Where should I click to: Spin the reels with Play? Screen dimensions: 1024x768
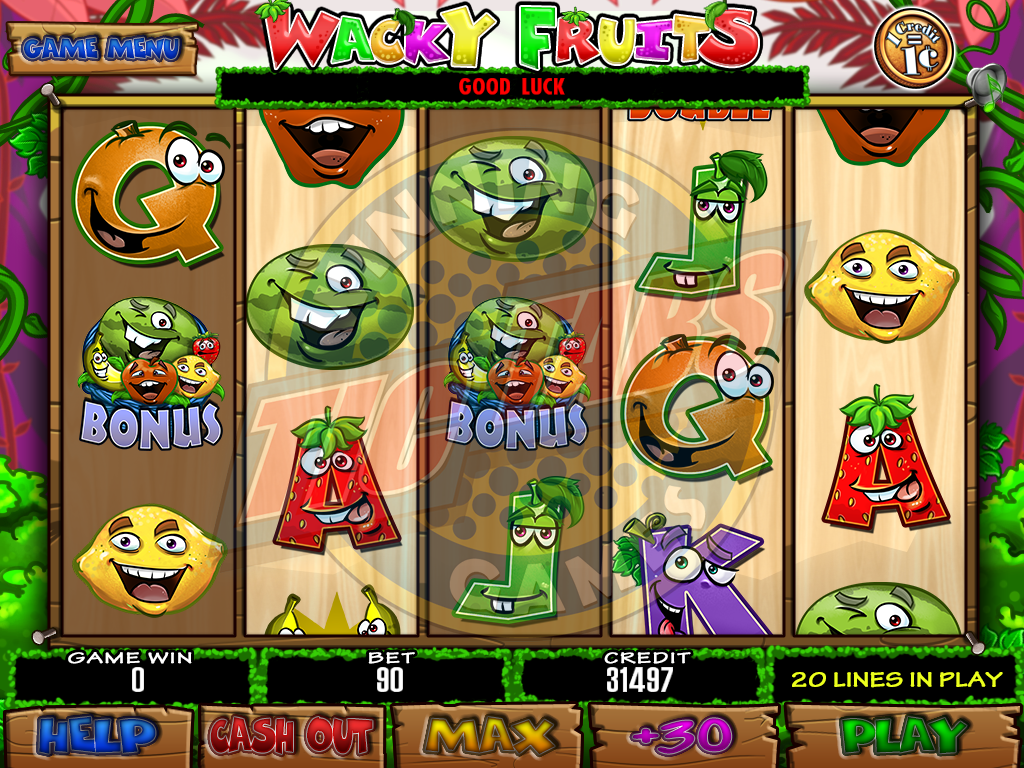coord(903,737)
